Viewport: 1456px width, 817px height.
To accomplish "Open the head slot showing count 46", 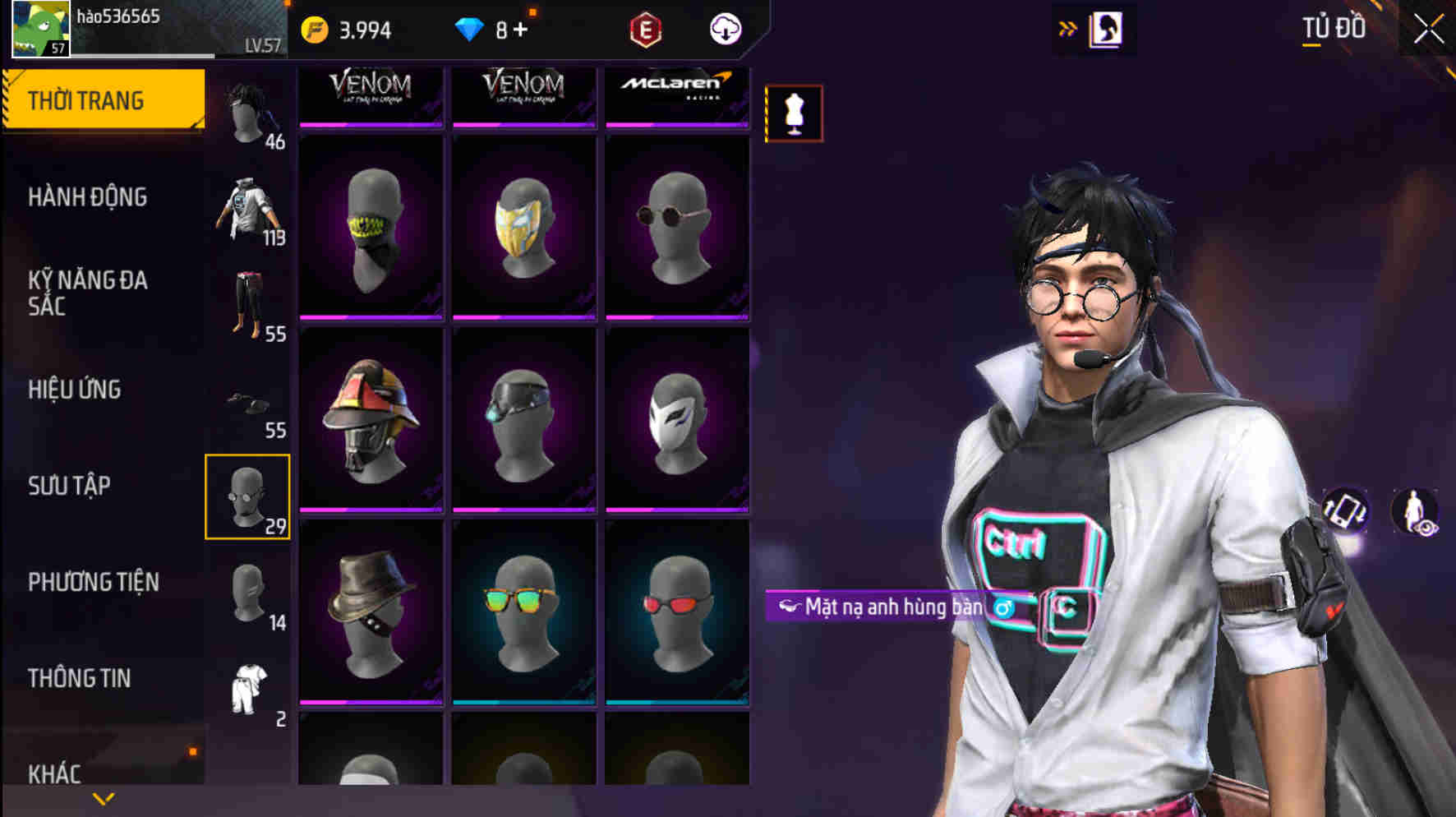I will tap(248, 111).
